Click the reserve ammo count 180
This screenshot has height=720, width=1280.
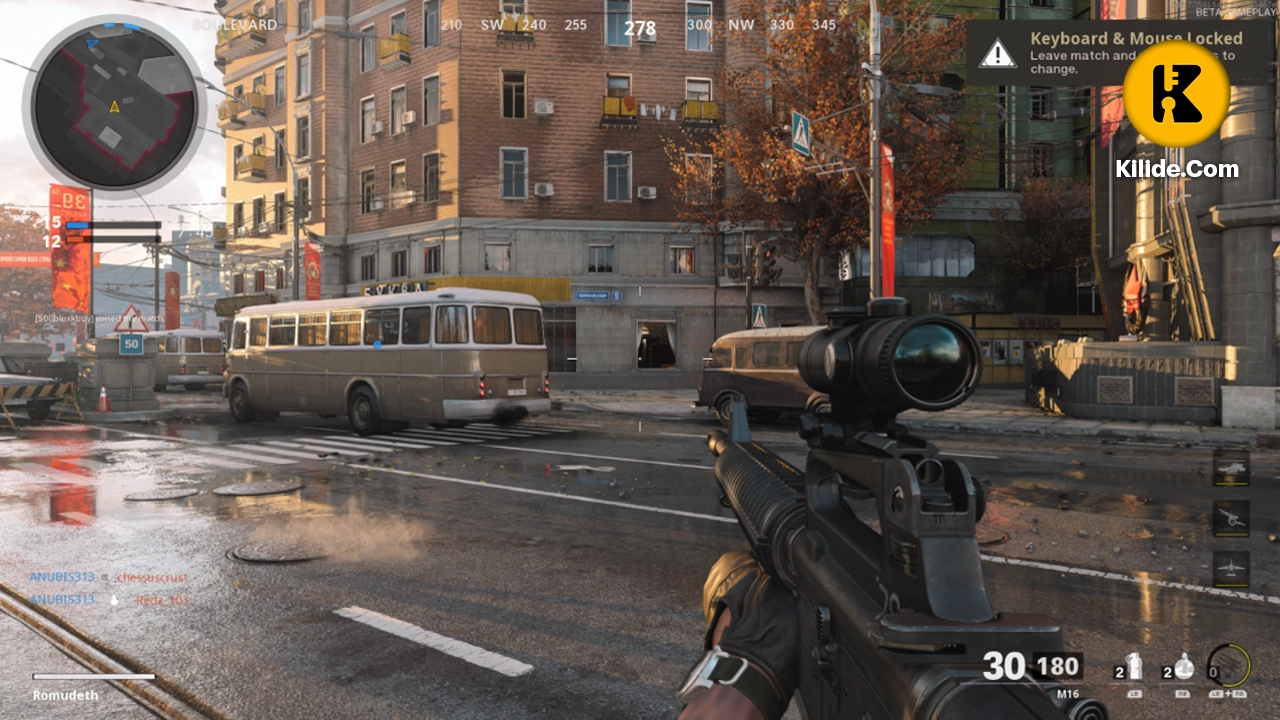[1056, 666]
